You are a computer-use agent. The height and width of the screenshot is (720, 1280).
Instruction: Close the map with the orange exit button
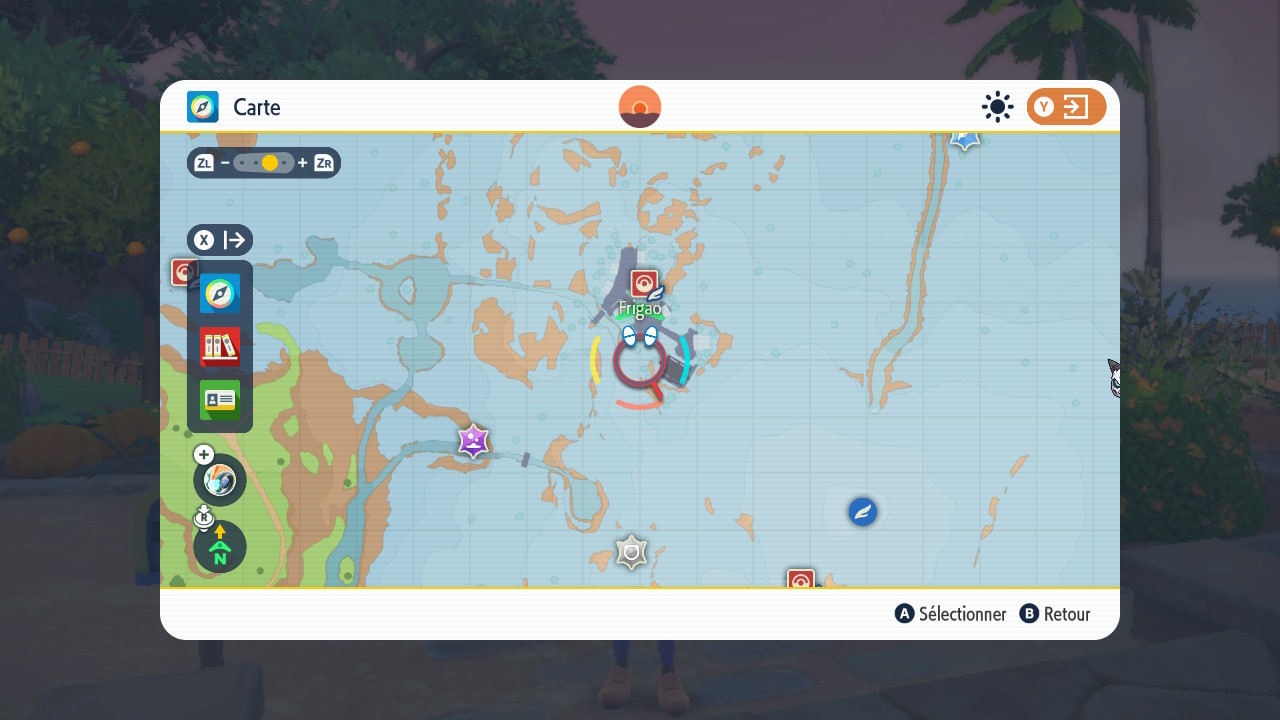click(x=1066, y=107)
